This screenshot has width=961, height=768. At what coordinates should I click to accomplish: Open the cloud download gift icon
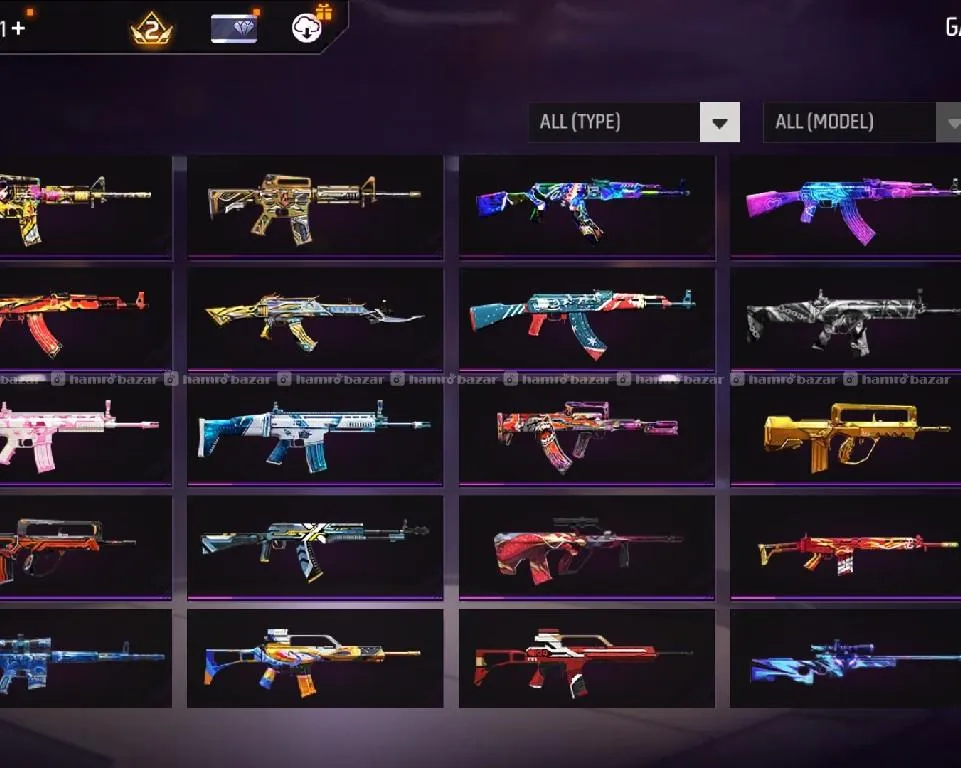pyautogui.click(x=307, y=28)
